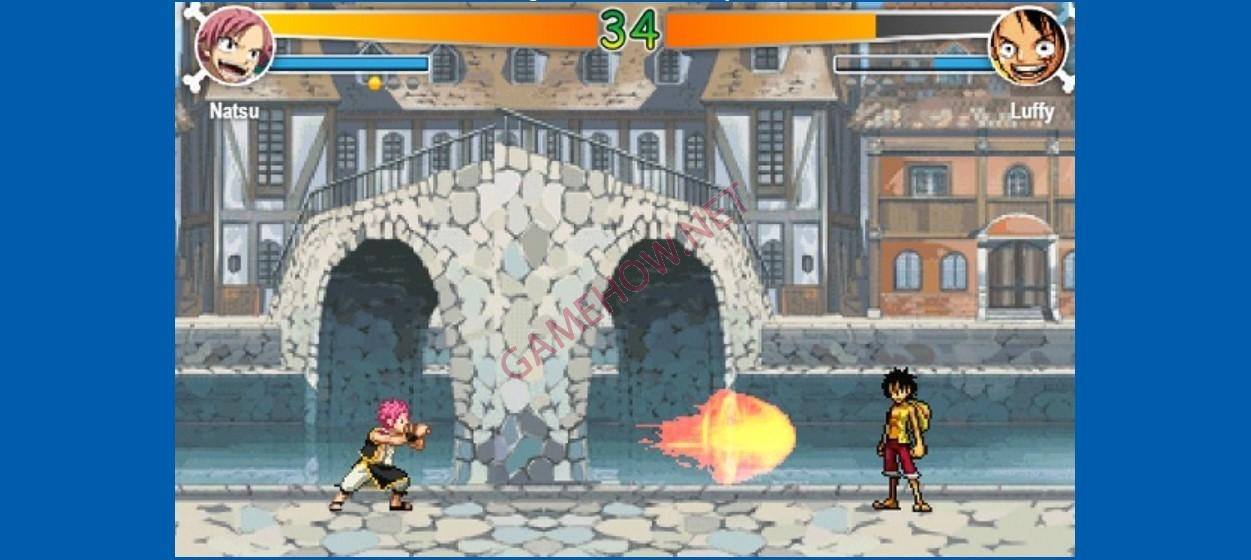Select Luffy's character portrait

[1027, 46]
